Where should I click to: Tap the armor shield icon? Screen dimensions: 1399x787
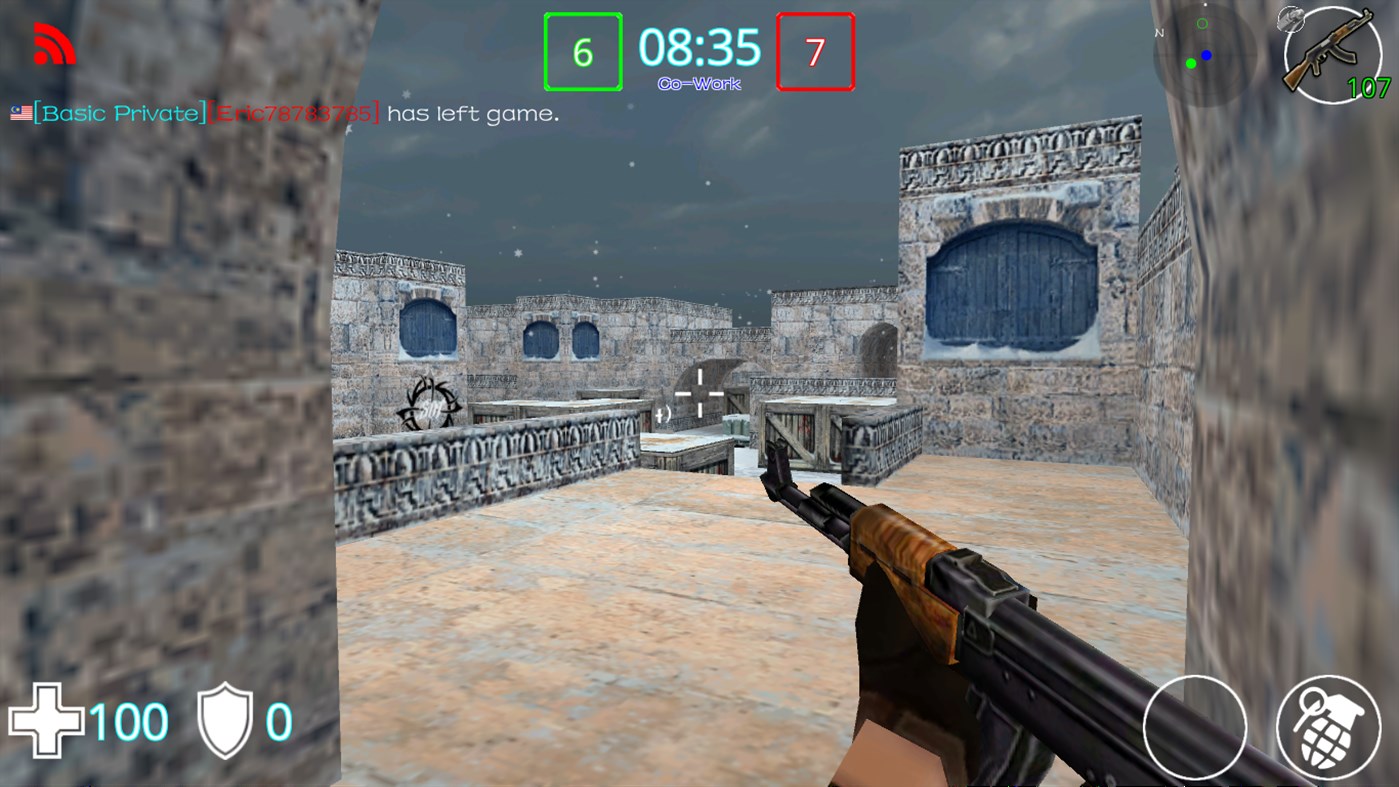[227, 718]
